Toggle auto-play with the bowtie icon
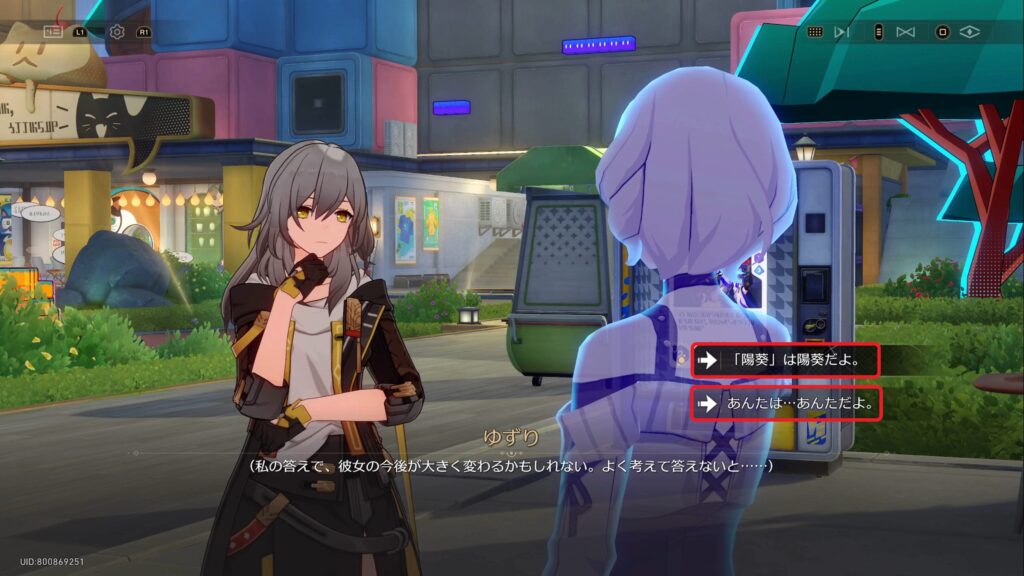Viewport: 1024px width, 576px height. coord(906,32)
